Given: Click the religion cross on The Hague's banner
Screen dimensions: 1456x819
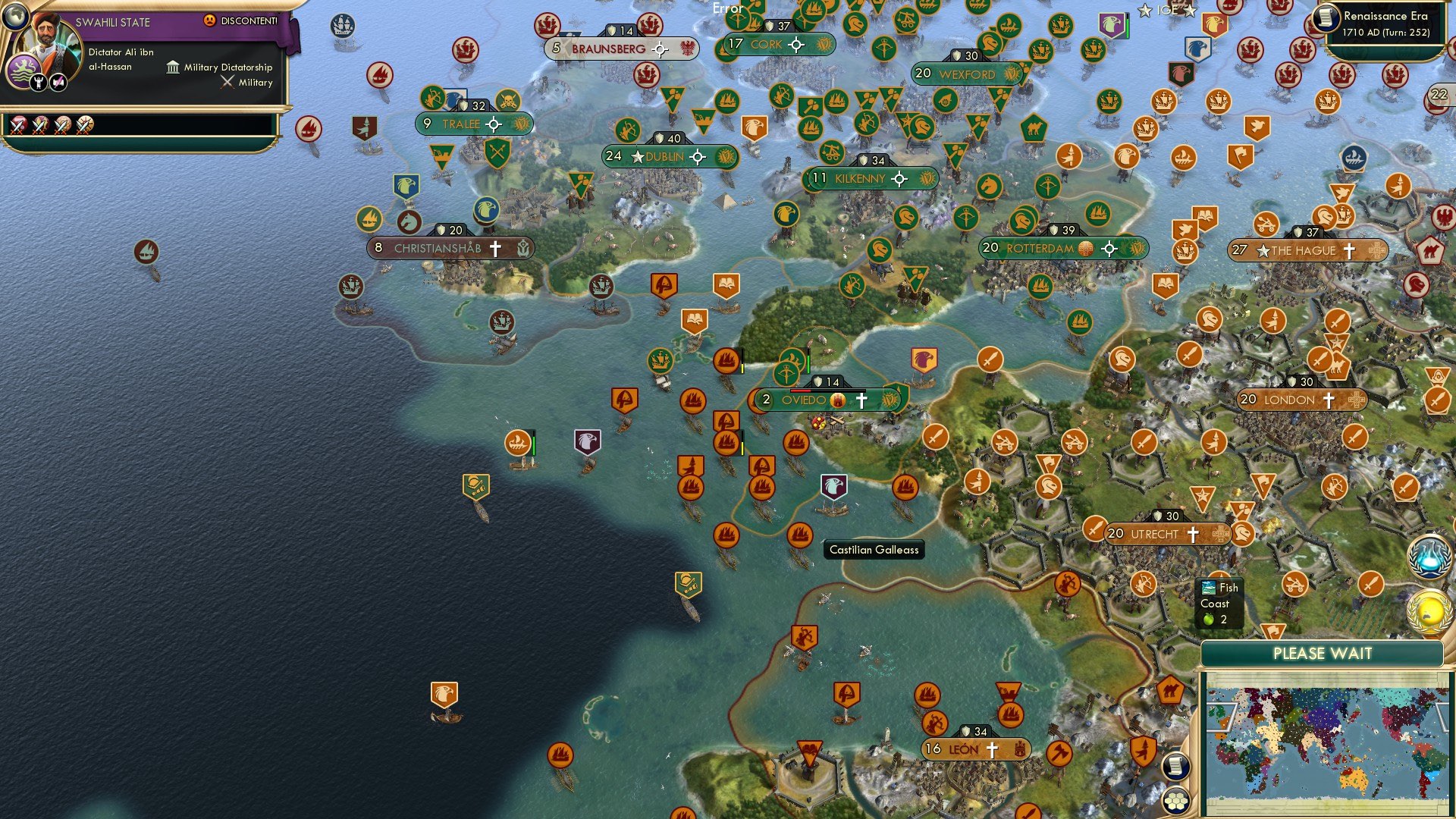Looking at the screenshot, I should (x=1350, y=250).
